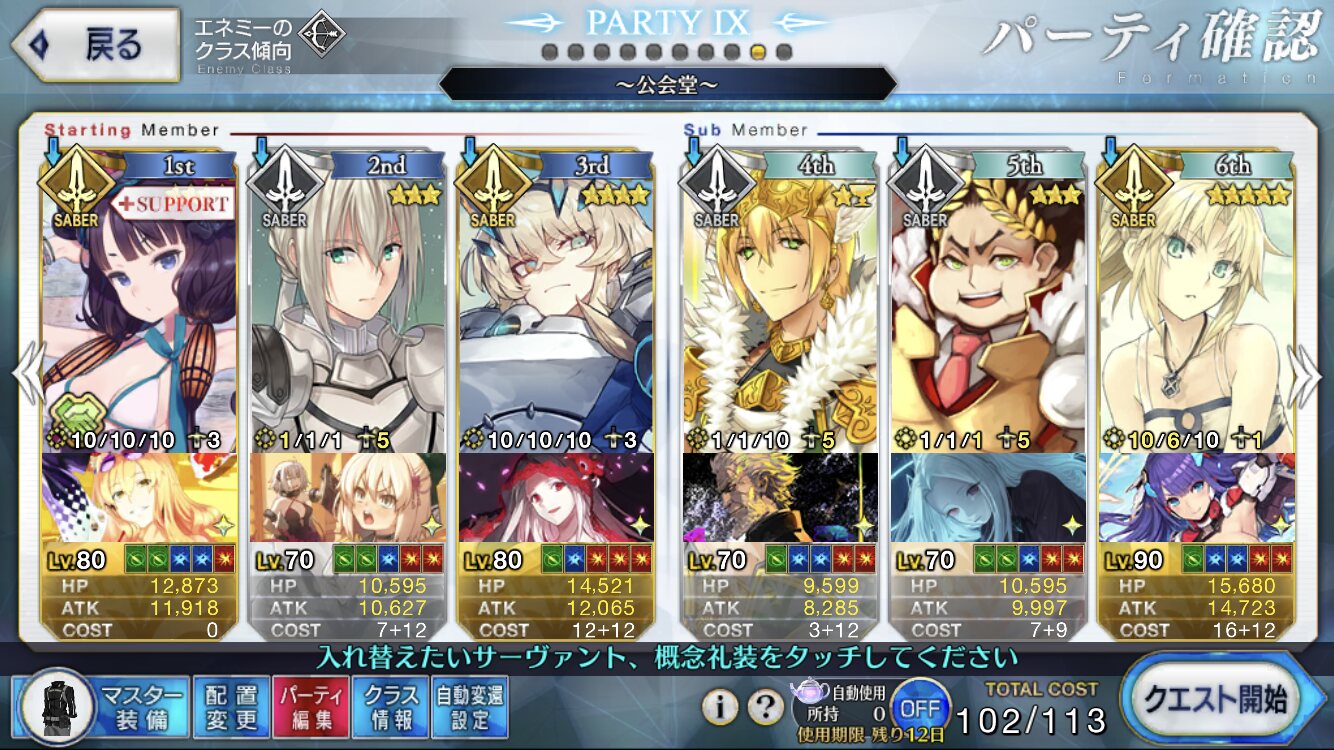
Task: Toggle the auto-use OFF switch
Action: [x=919, y=707]
